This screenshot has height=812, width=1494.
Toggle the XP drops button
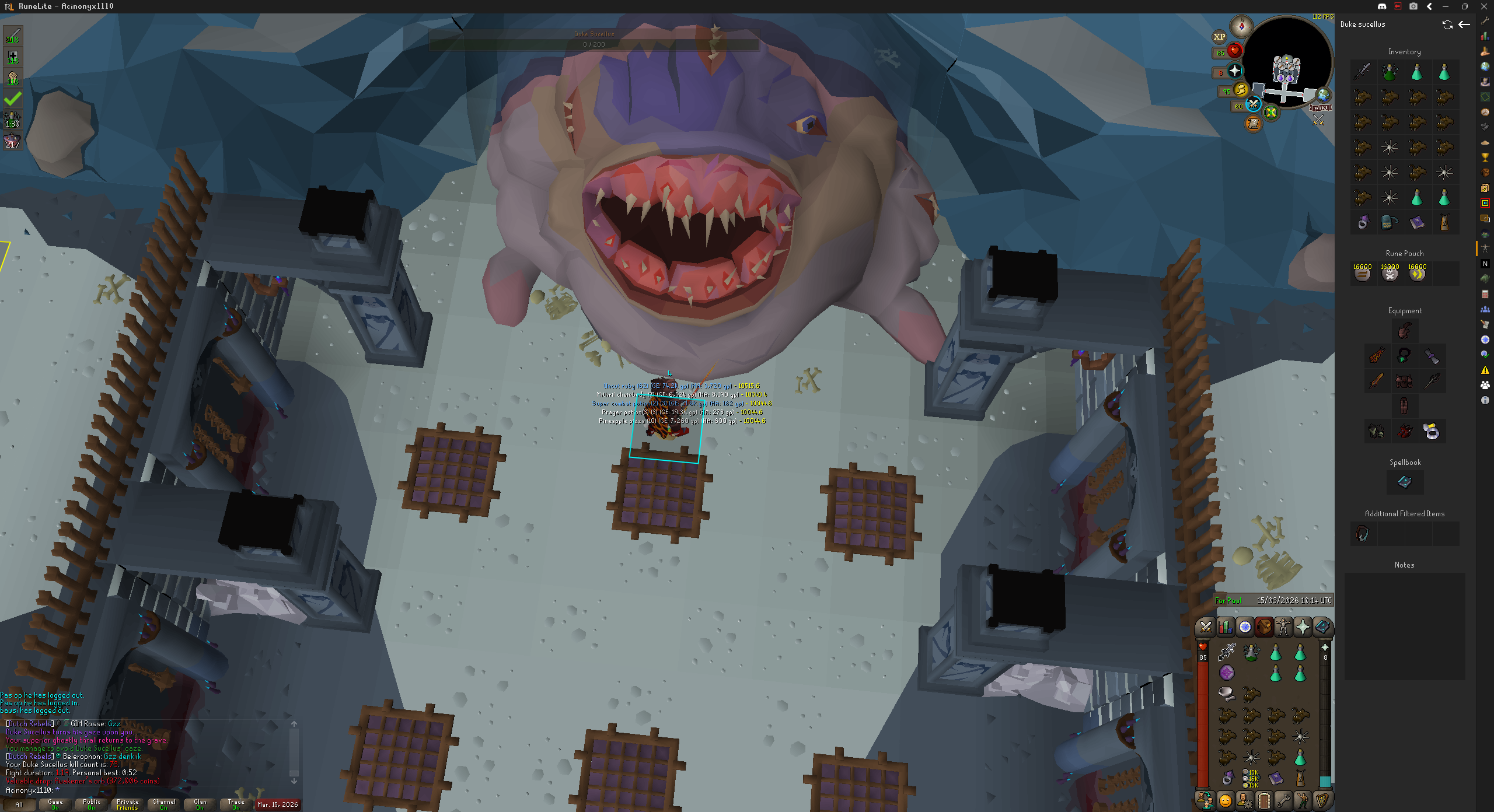[x=1219, y=37]
